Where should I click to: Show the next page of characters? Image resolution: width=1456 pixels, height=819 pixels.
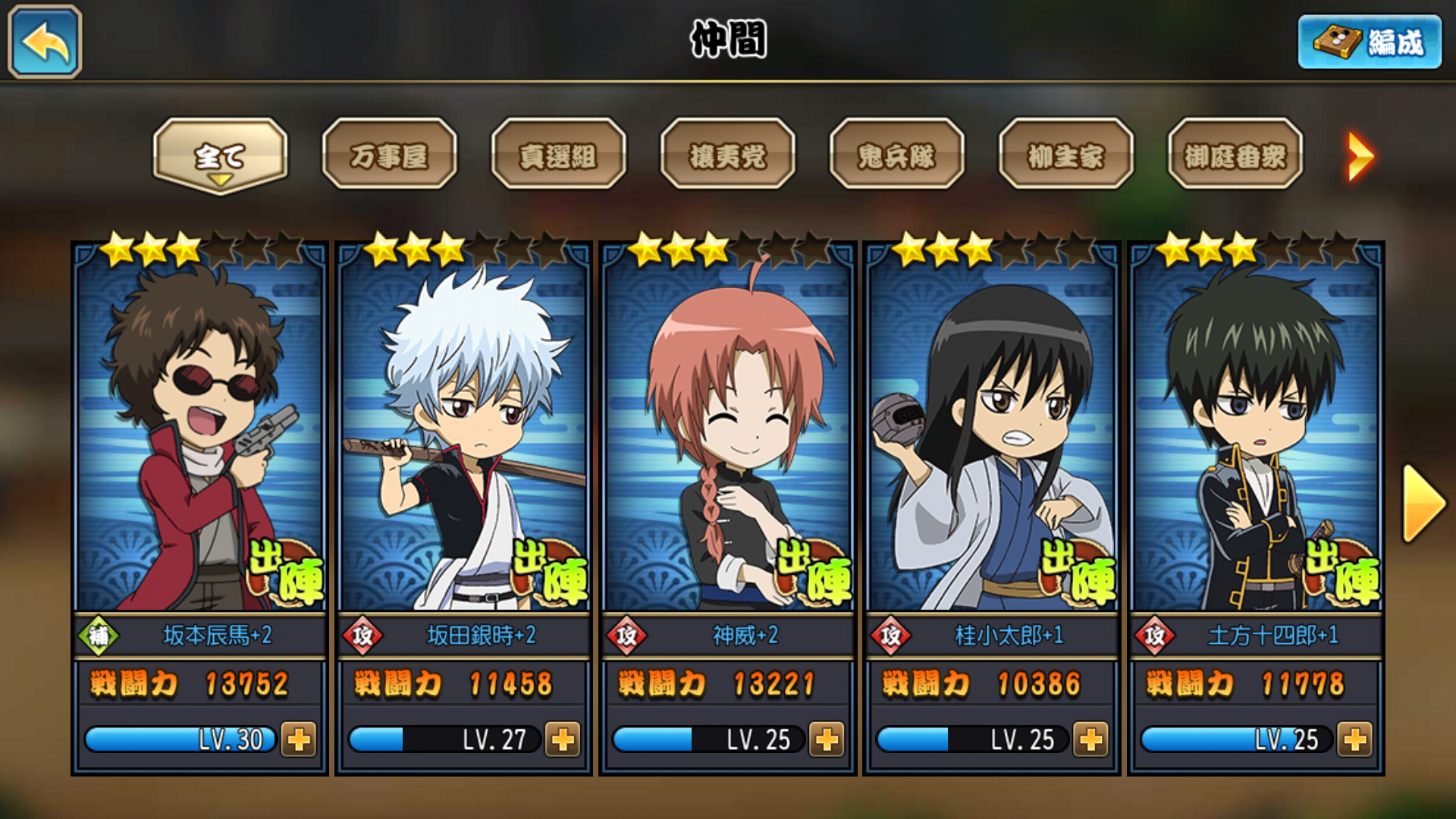tap(1423, 504)
